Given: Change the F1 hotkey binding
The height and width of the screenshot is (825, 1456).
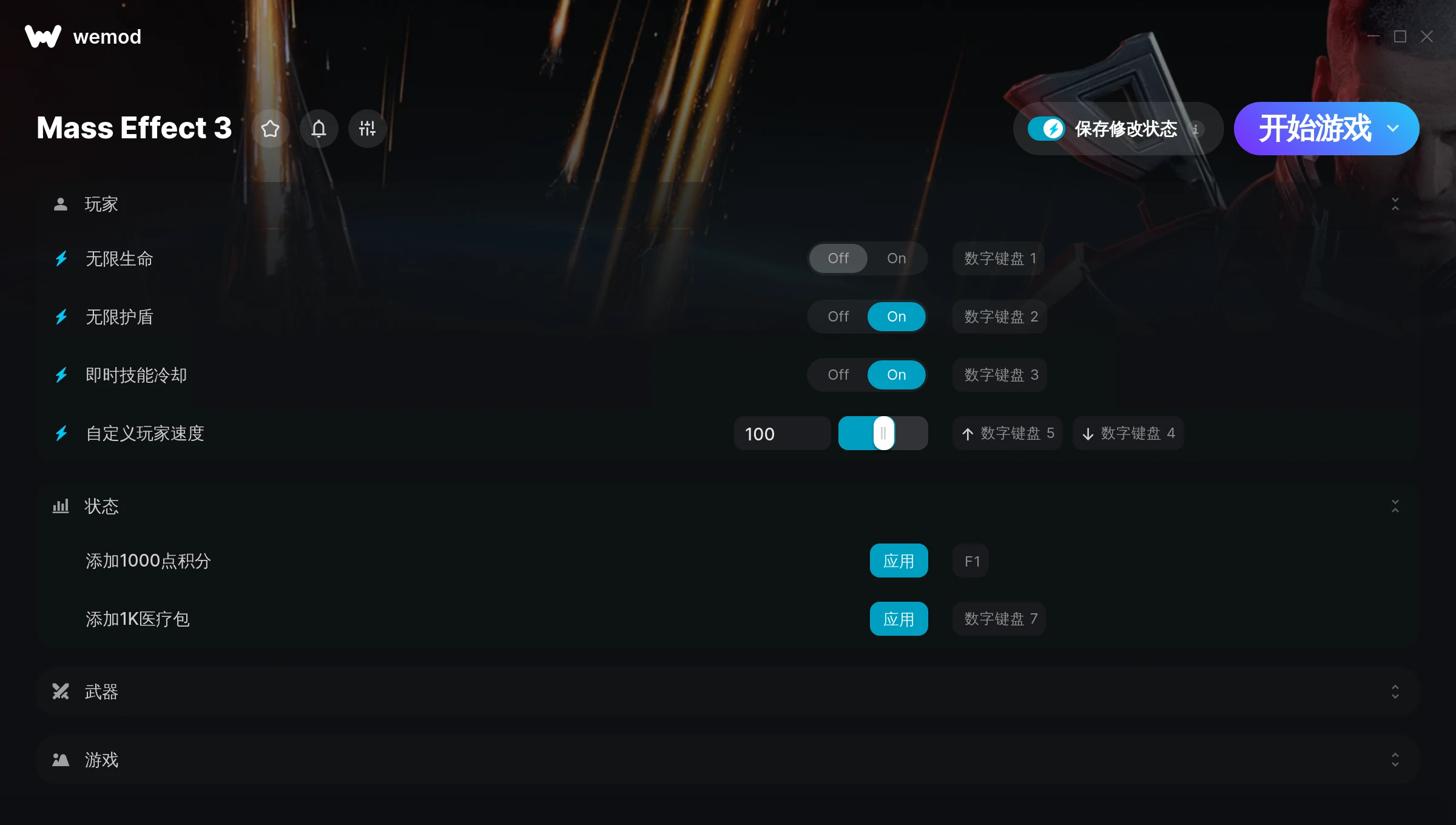Looking at the screenshot, I should tap(971, 561).
